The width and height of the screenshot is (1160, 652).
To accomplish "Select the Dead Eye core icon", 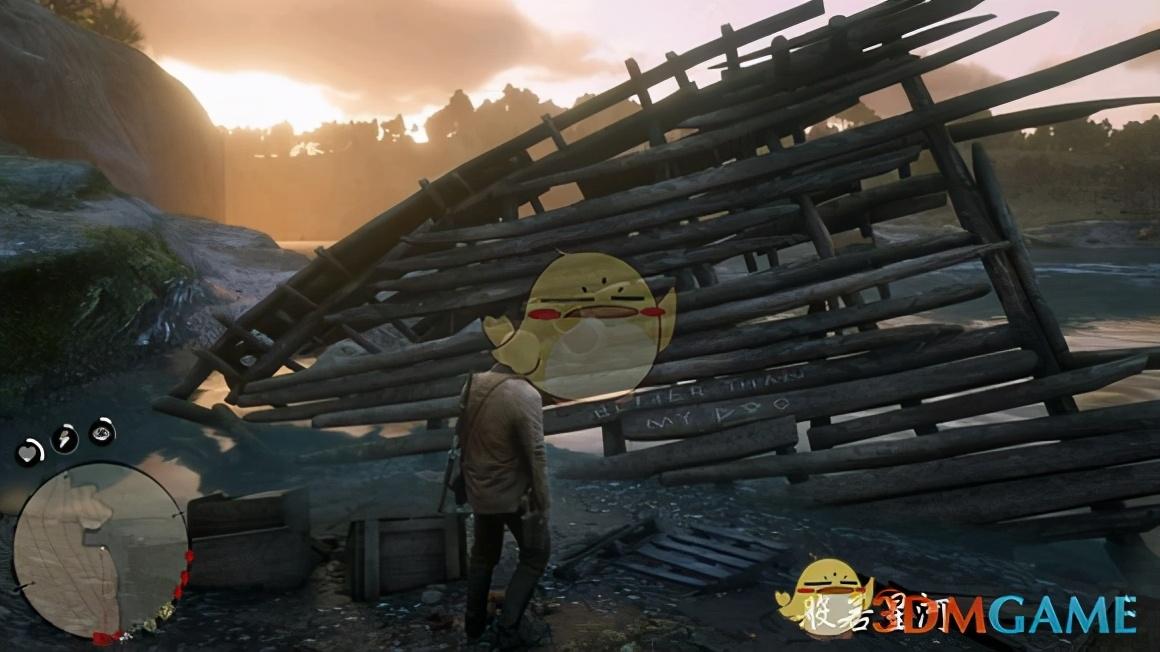I will pos(102,431).
